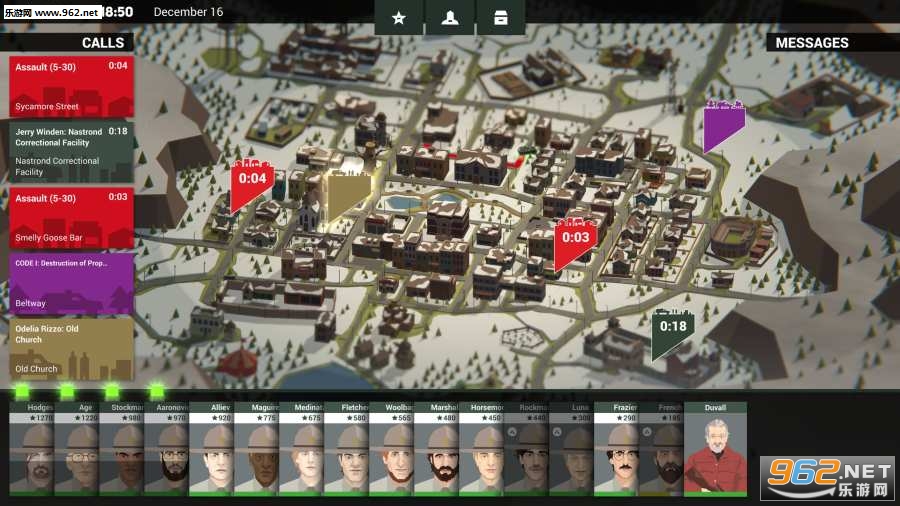Open the archive box button in top toolbar
Screen dimensions: 900x506
500,18
